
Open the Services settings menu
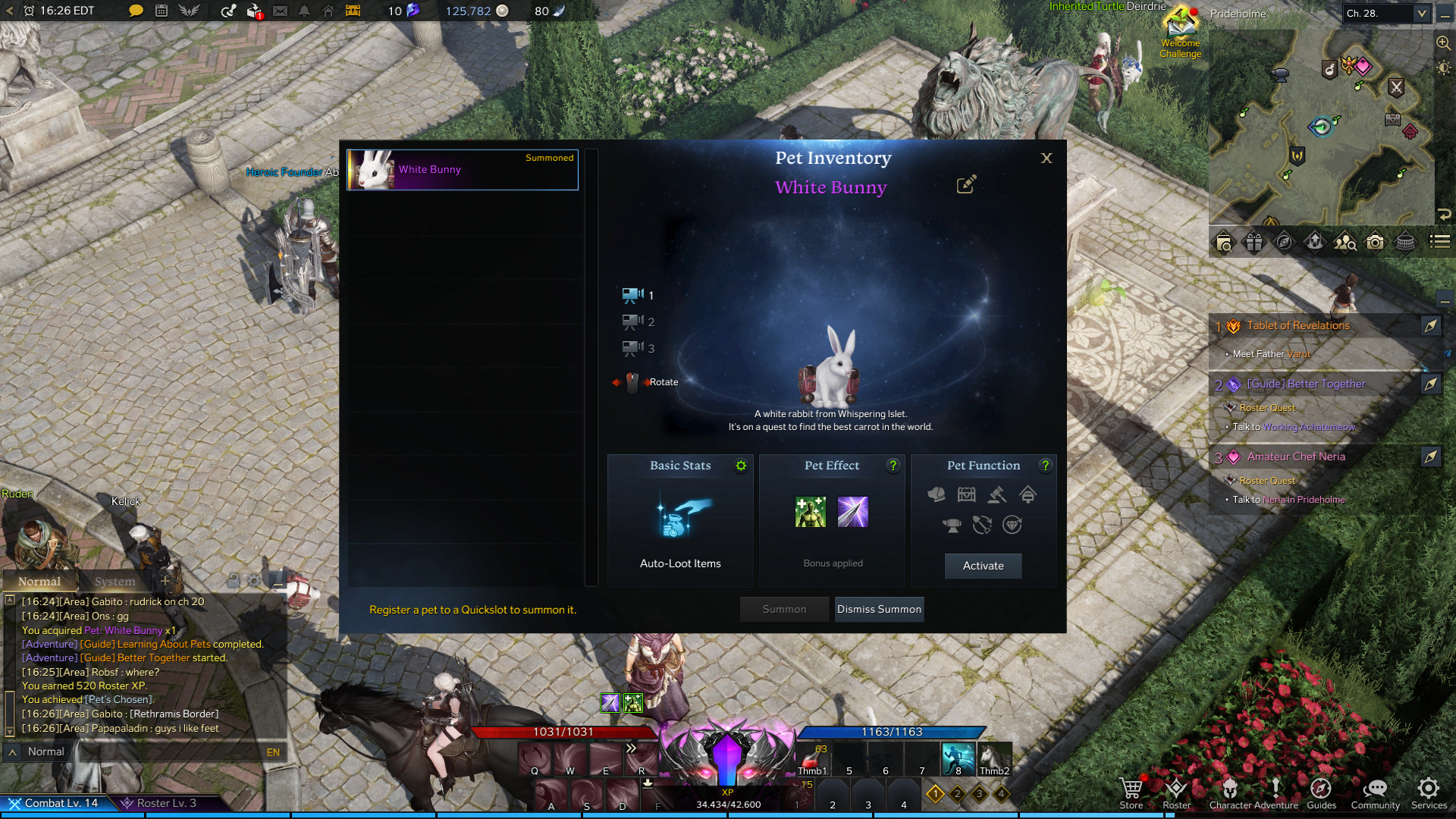tap(1429, 792)
